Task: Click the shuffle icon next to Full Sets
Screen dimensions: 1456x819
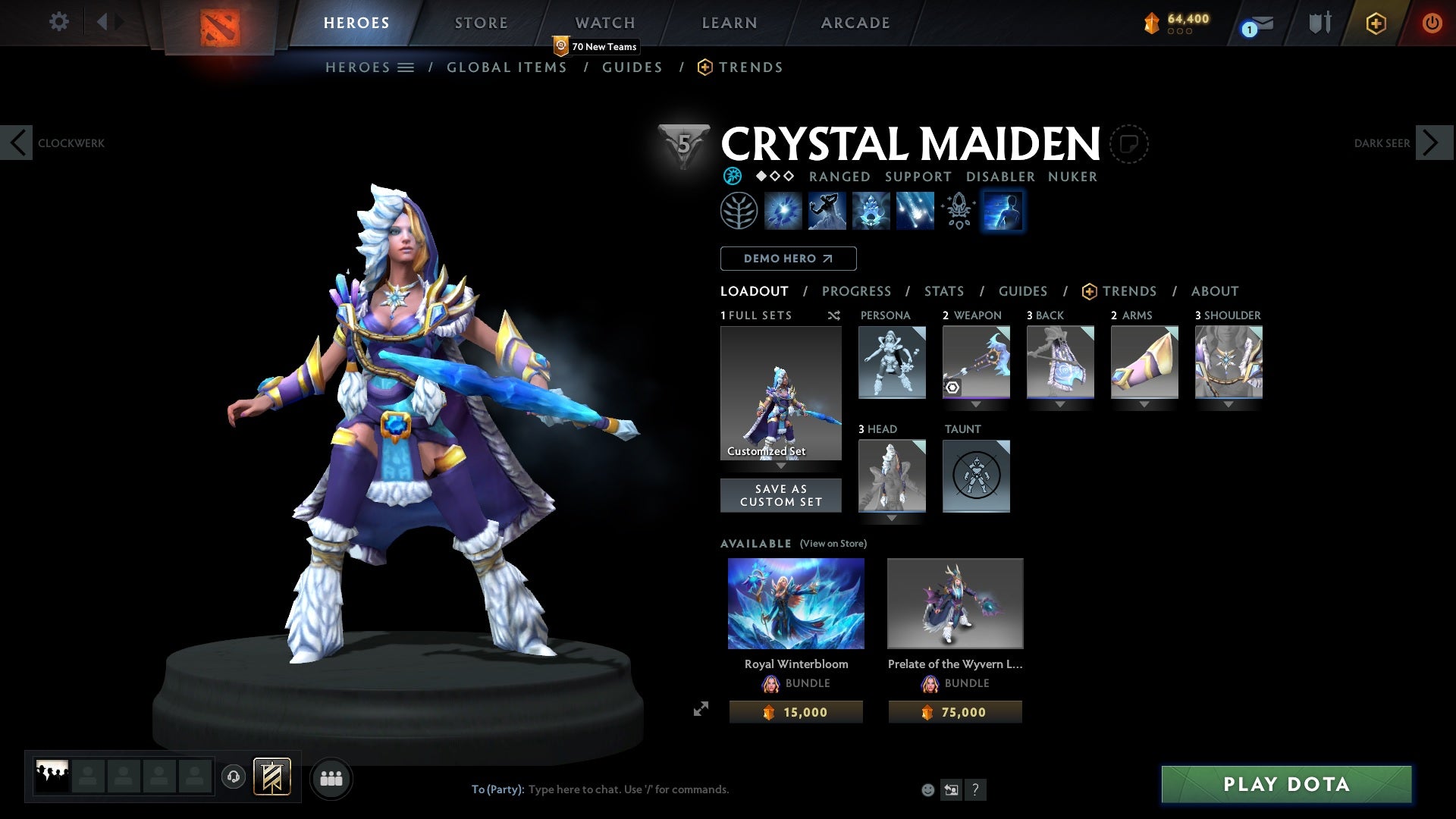Action: tap(834, 315)
